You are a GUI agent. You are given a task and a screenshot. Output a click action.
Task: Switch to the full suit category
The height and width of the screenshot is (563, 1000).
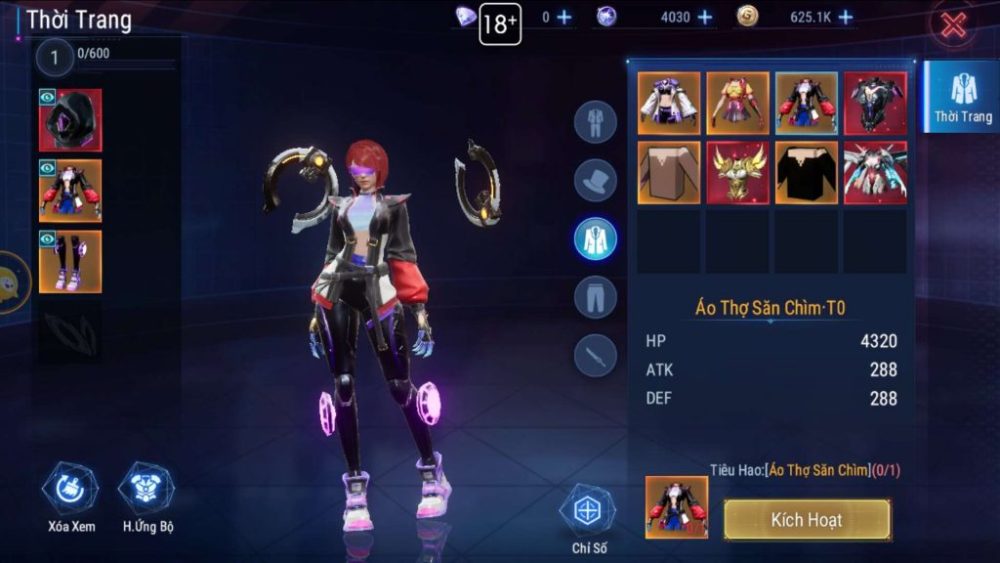point(595,122)
